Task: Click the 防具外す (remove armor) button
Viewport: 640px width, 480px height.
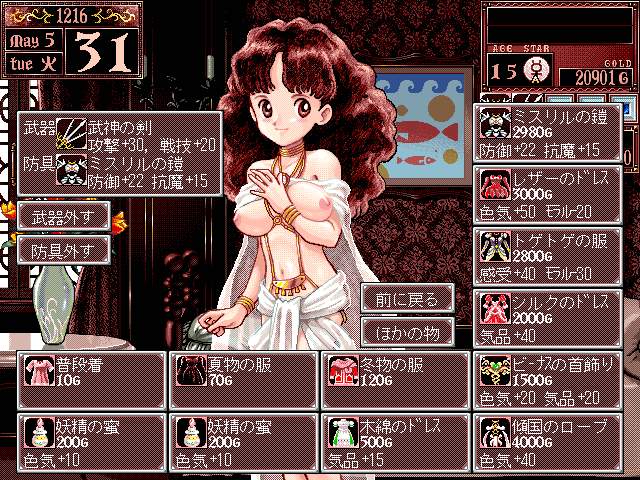Action: point(62,250)
